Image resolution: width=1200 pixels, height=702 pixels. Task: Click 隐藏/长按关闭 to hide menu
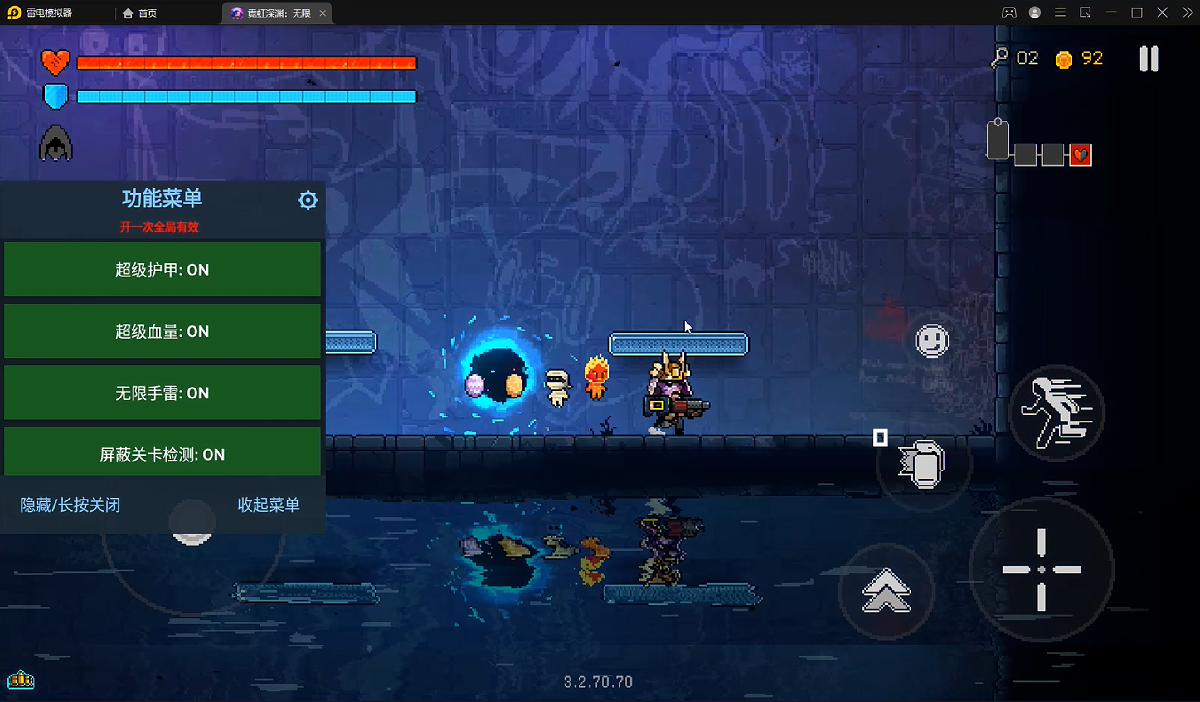[70, 505]
